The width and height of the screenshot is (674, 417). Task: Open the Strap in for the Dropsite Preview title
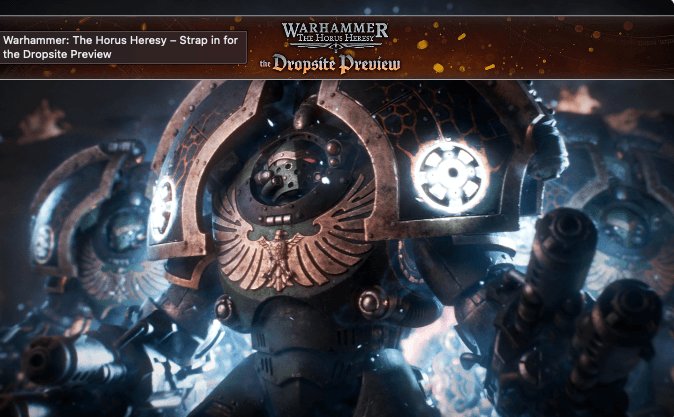pos(123,47)
